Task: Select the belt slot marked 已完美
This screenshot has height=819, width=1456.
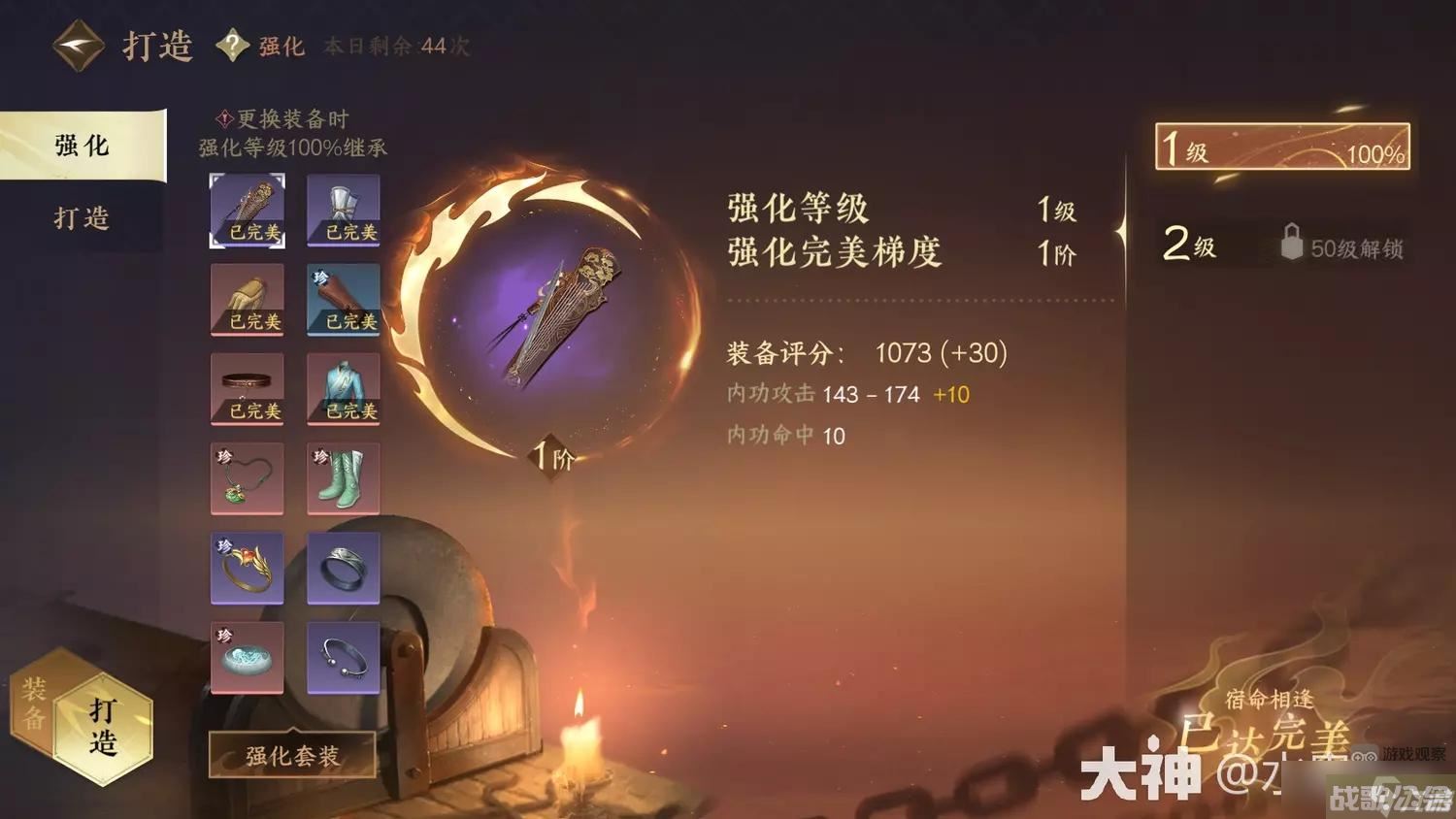Action: 247,389
